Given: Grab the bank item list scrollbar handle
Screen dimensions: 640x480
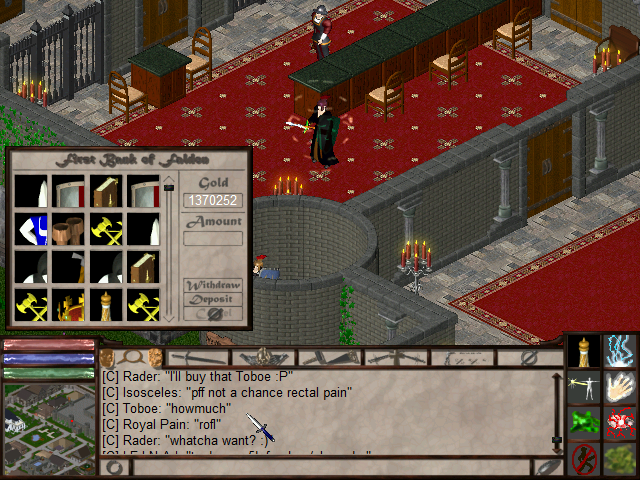Looking at the screenshot, I should (169, 186).
